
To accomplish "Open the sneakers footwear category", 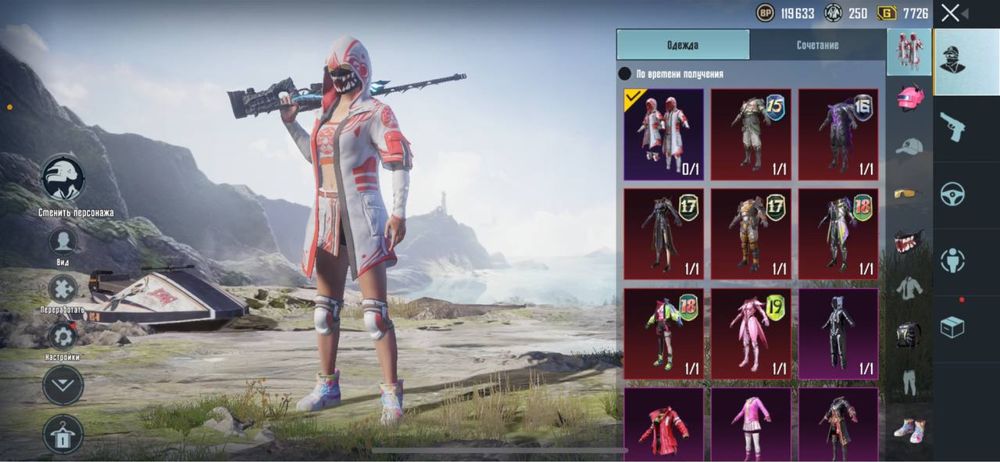I will point(908,428).
